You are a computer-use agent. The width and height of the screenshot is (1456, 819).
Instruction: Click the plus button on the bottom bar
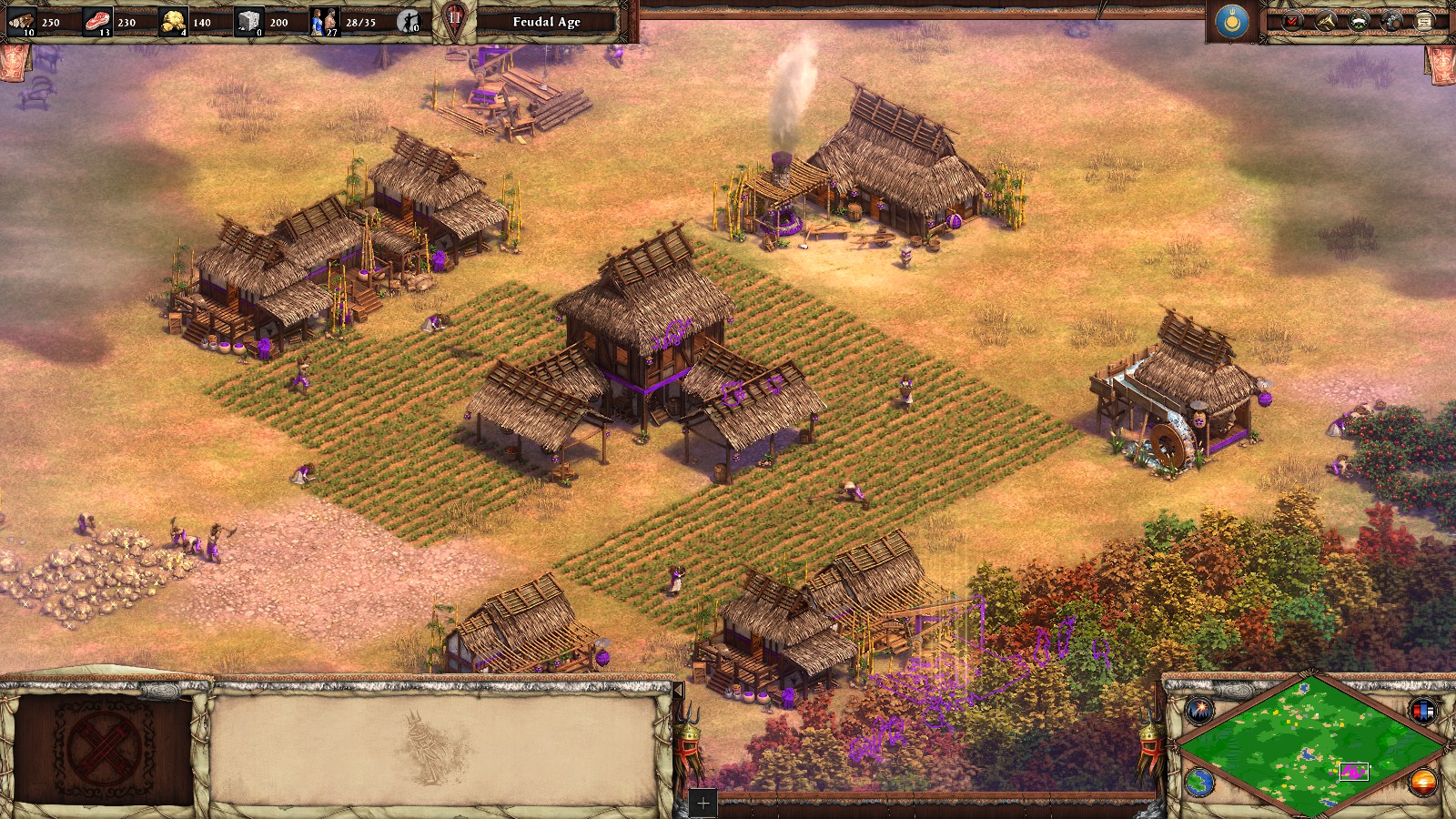703,804
